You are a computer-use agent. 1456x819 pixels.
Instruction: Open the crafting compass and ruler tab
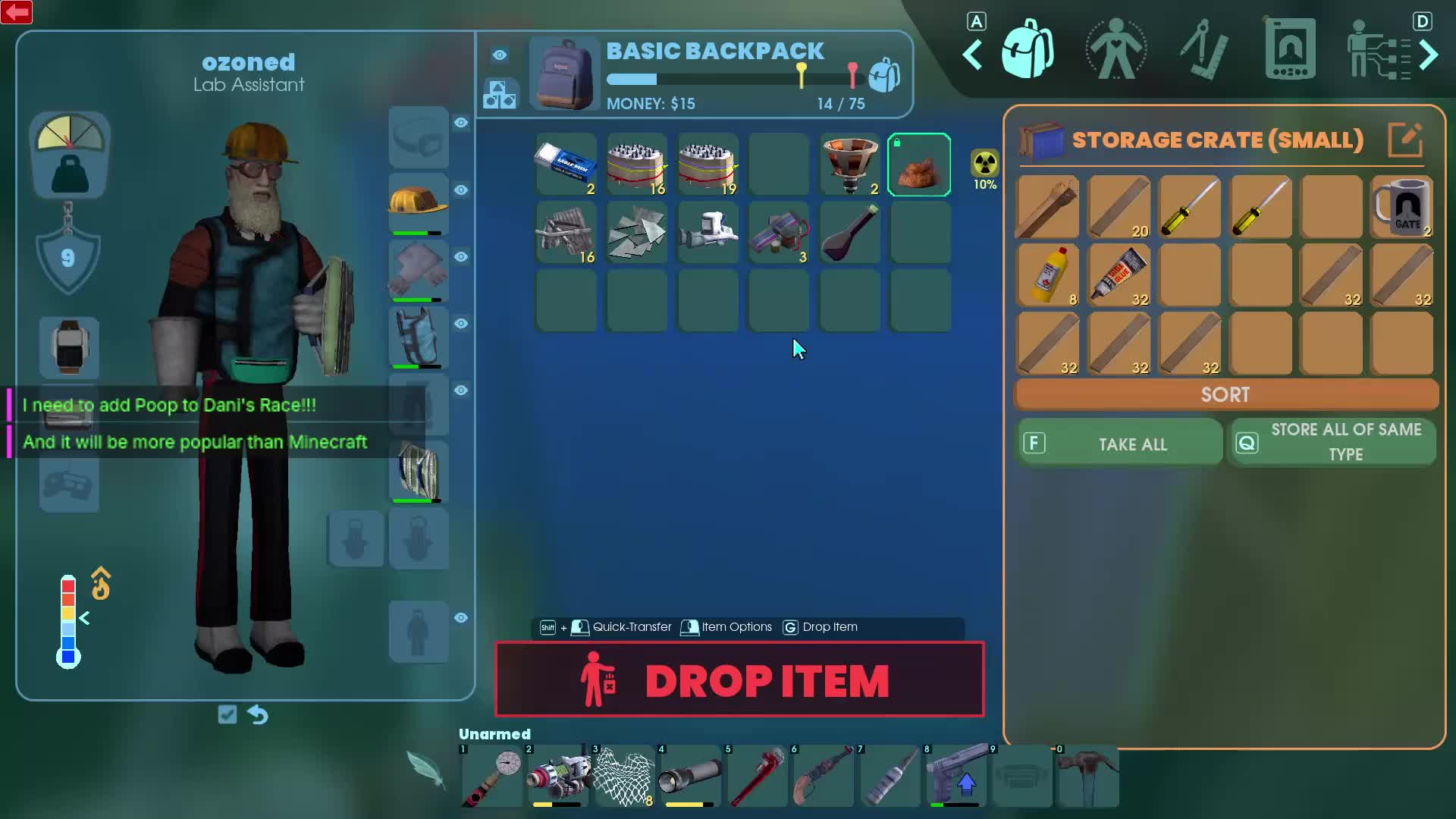(x=1203, y=50)
